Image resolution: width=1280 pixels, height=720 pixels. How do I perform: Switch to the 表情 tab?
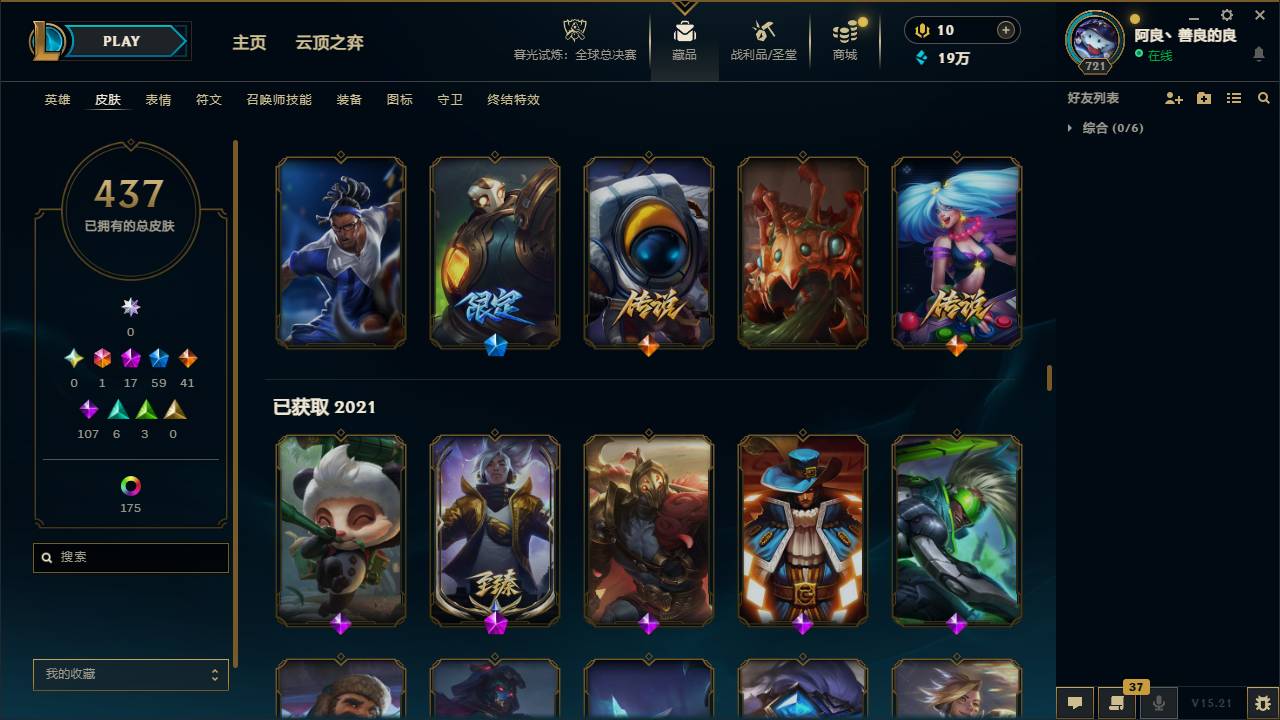[158, 100]
